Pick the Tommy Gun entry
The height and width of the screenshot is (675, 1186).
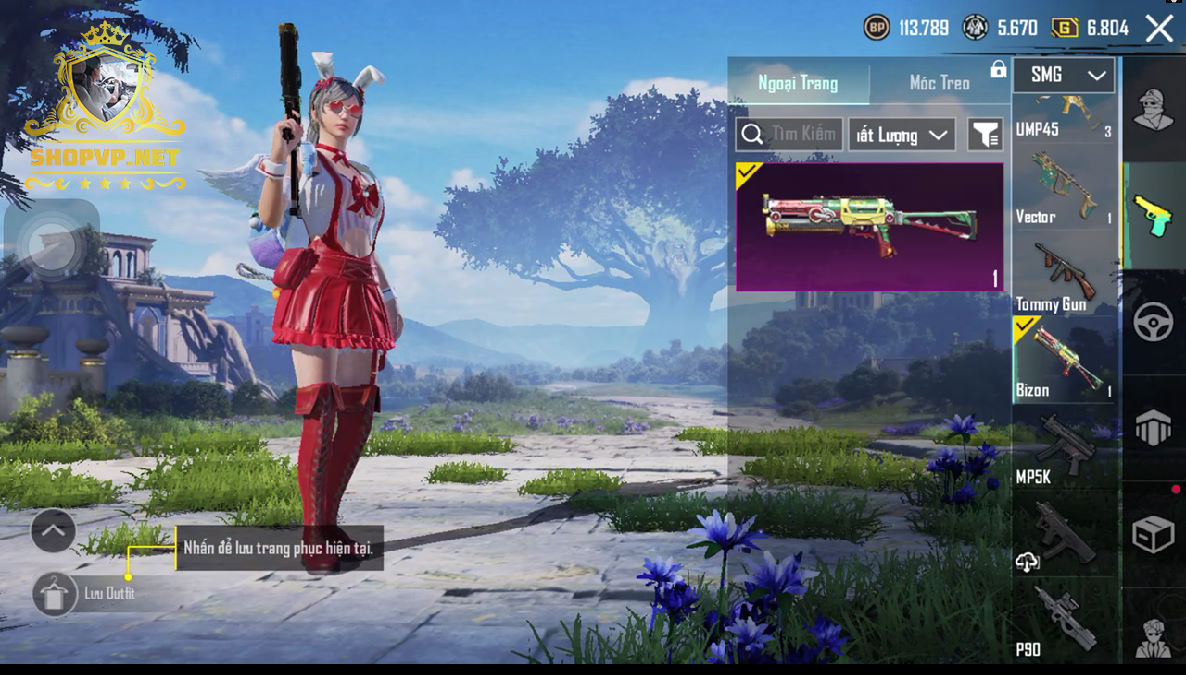pos(1064,275)
